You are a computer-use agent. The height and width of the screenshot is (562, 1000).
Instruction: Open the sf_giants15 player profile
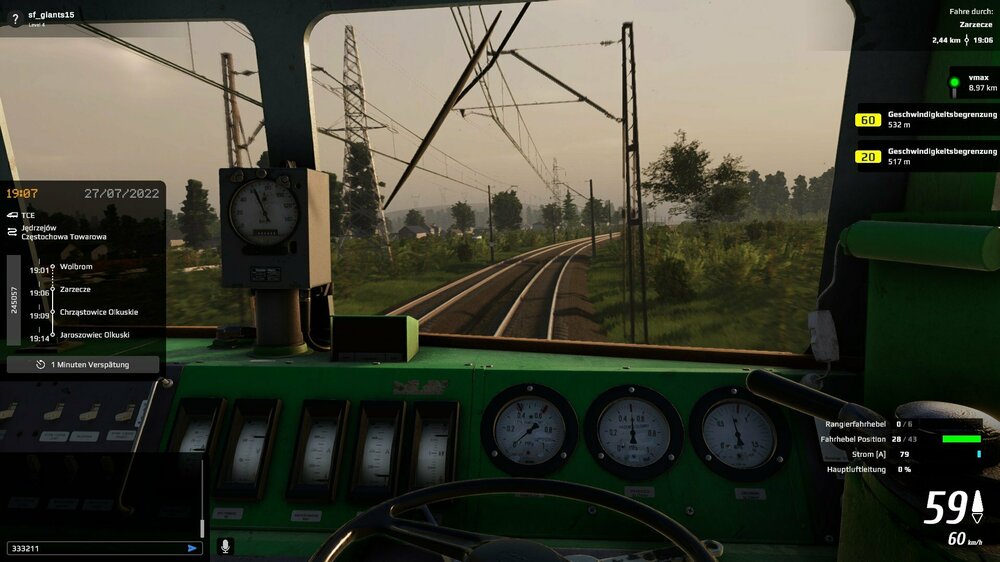coord(50,14)
